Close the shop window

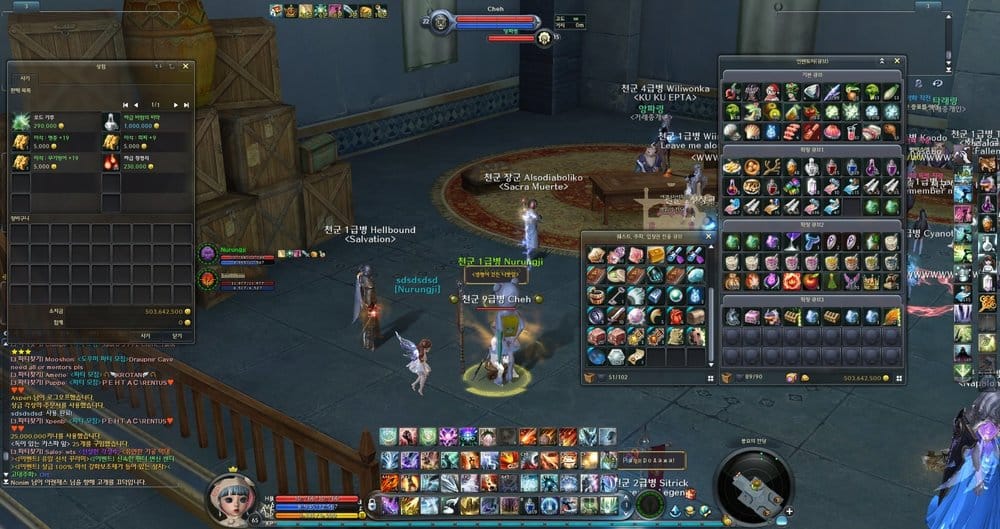(185, 66)
